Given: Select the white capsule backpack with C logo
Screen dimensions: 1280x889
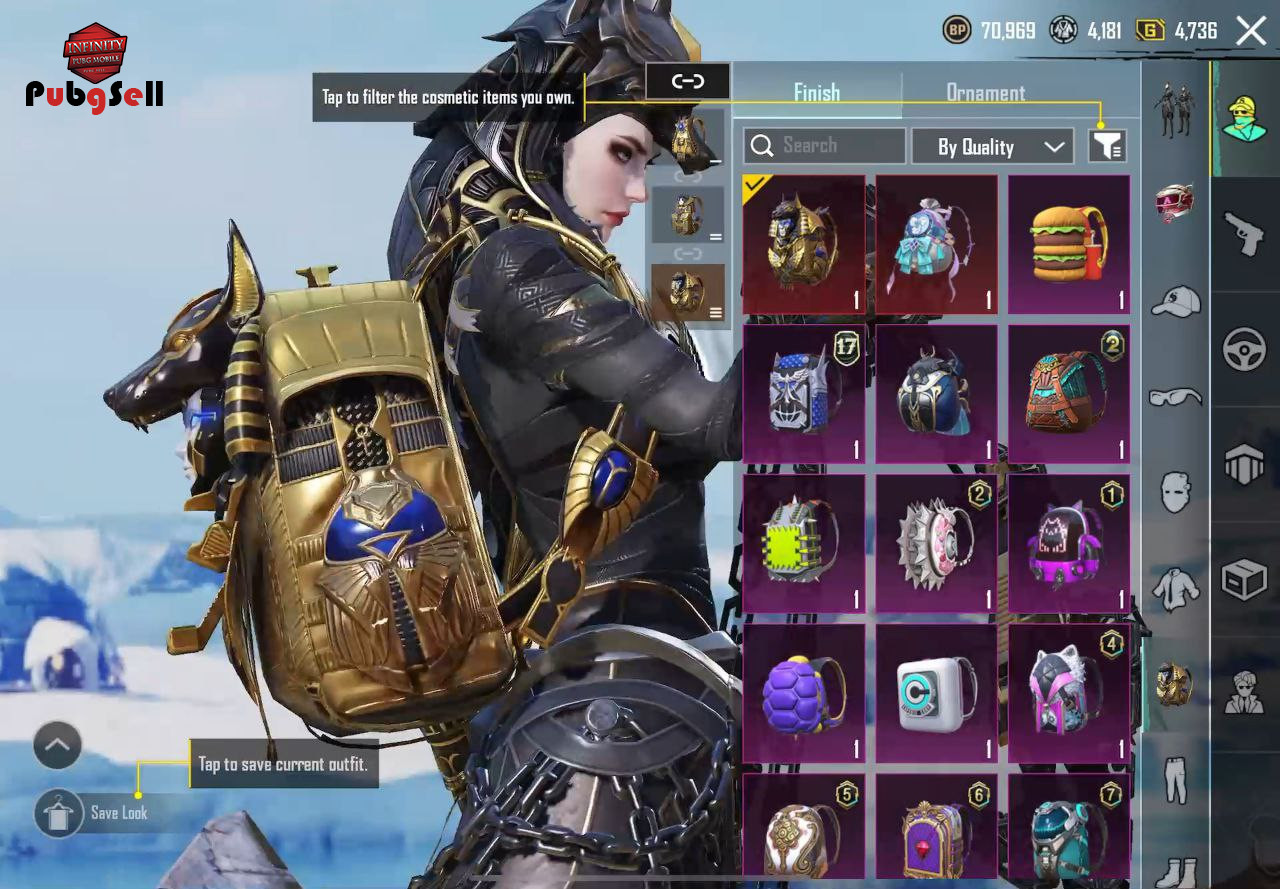Looking at the screenshot, I should 936,693.
